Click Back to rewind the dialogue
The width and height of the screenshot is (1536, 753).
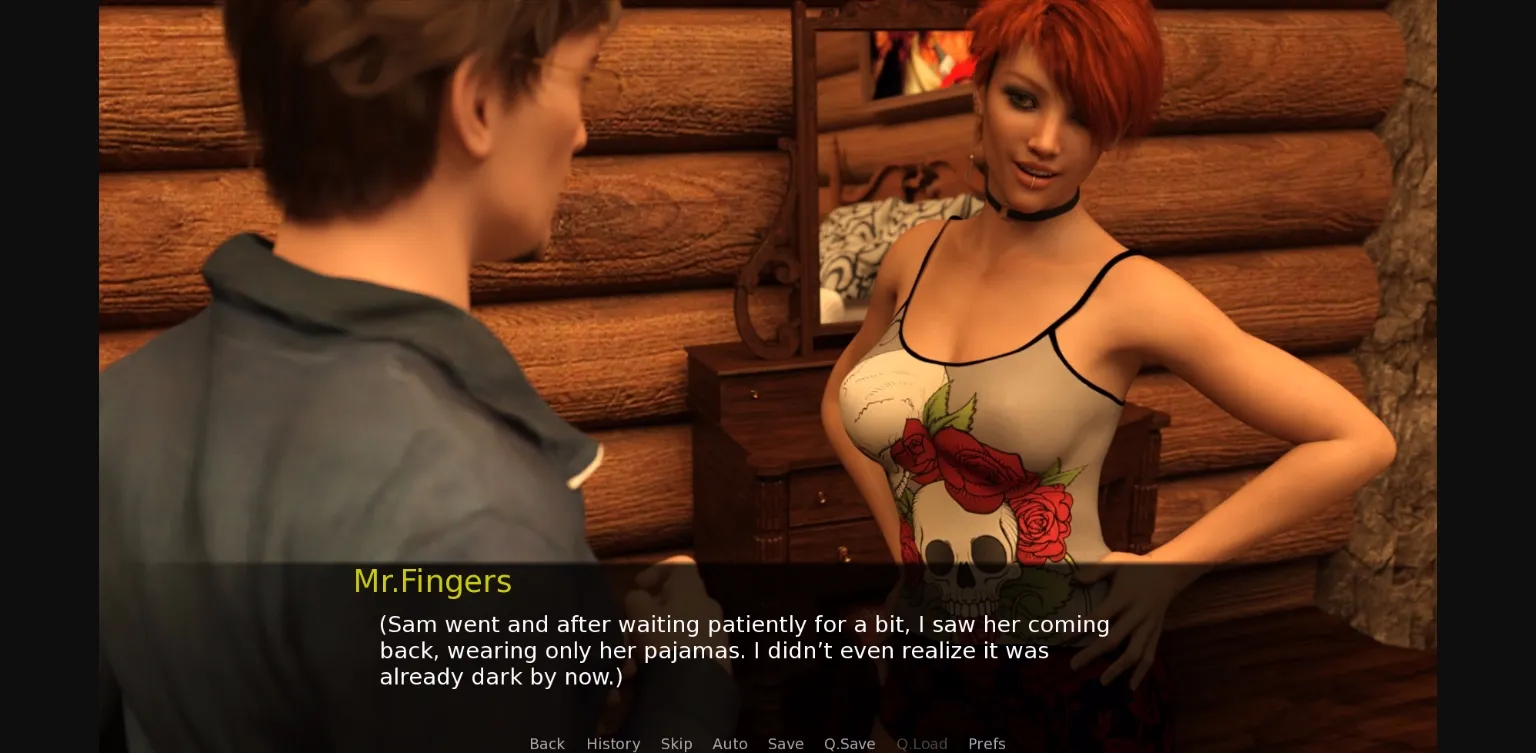[546, 744]
